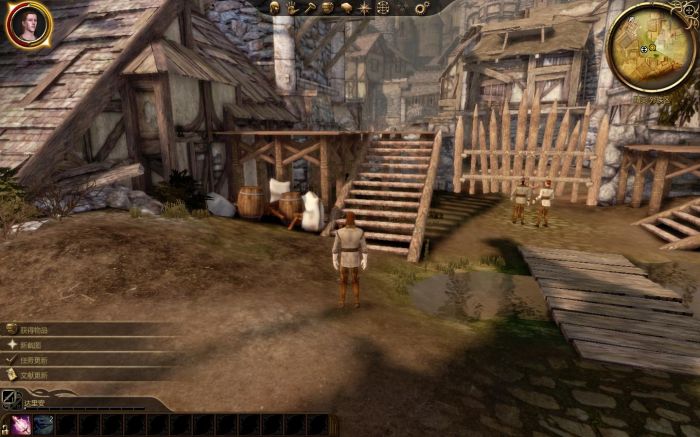Activate the pink blade ability slot
The image size is (700, 437).
click(x=20, y=425)
